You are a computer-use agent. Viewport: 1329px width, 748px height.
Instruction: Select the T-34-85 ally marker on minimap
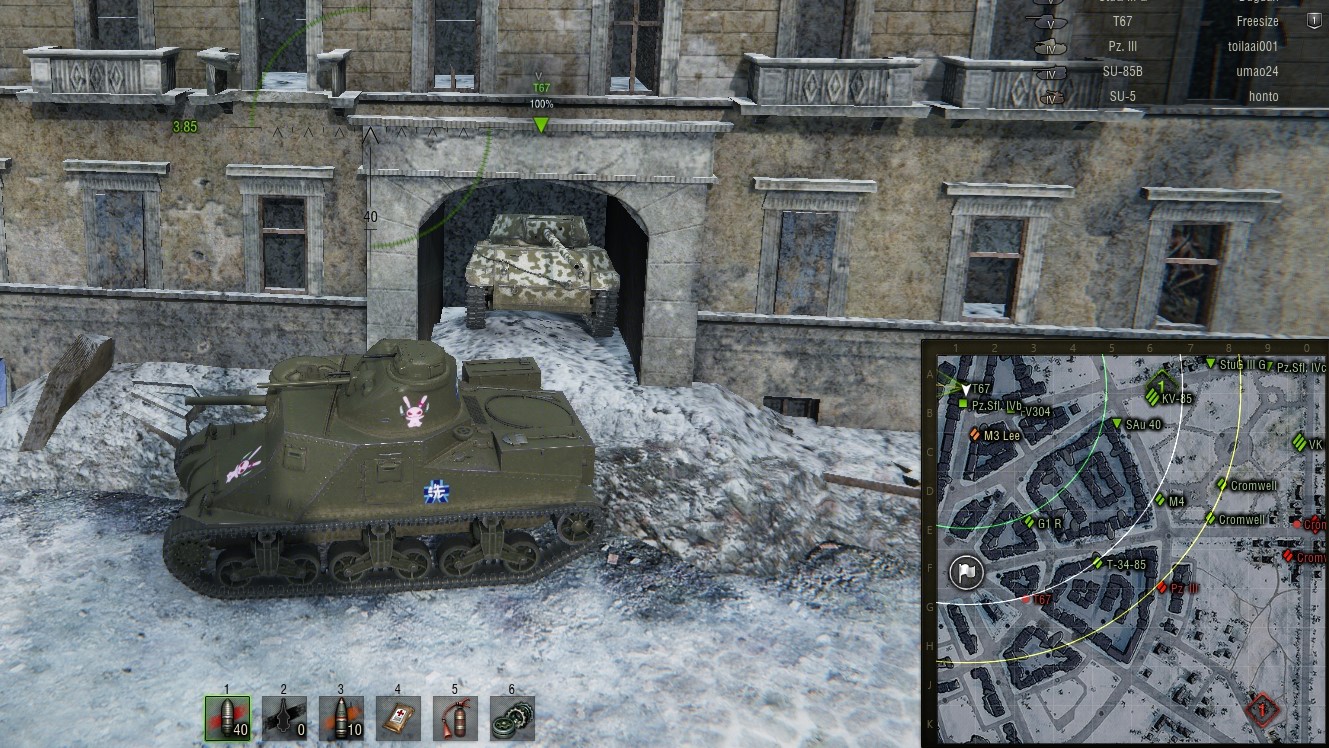tap(1097, 564)
